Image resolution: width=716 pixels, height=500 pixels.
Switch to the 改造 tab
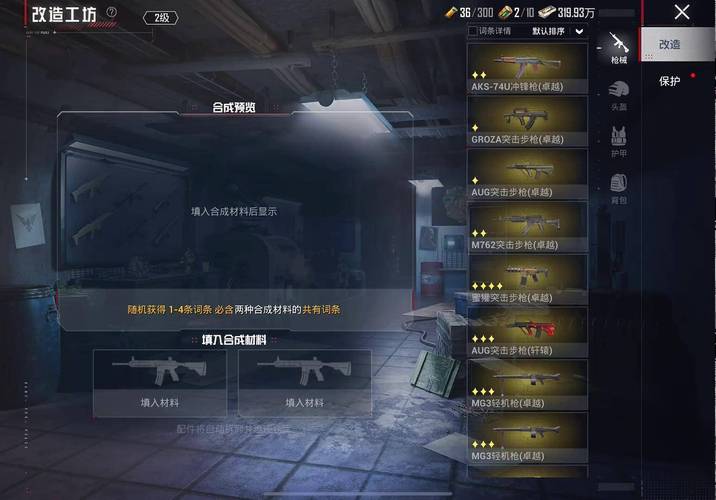[x=669, y=44]
